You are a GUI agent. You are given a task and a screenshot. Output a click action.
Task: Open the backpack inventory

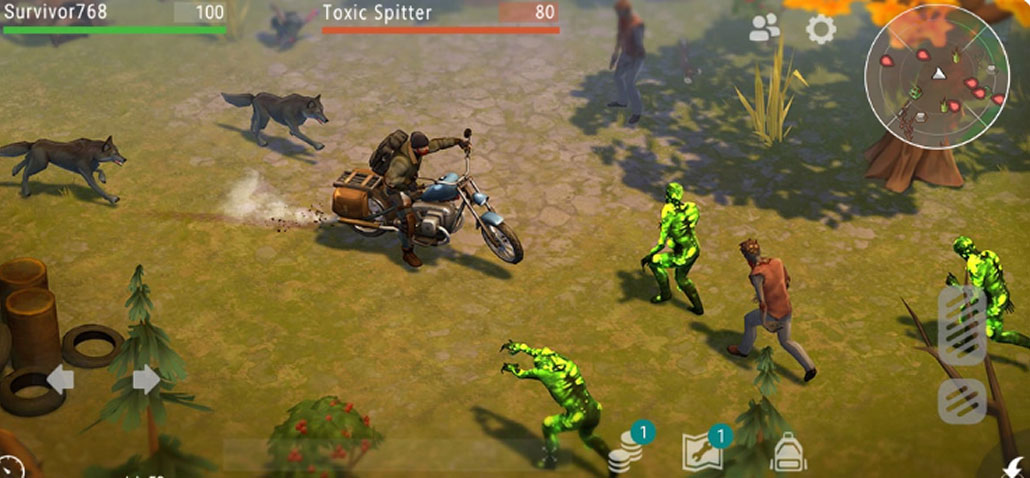point(788,453)
